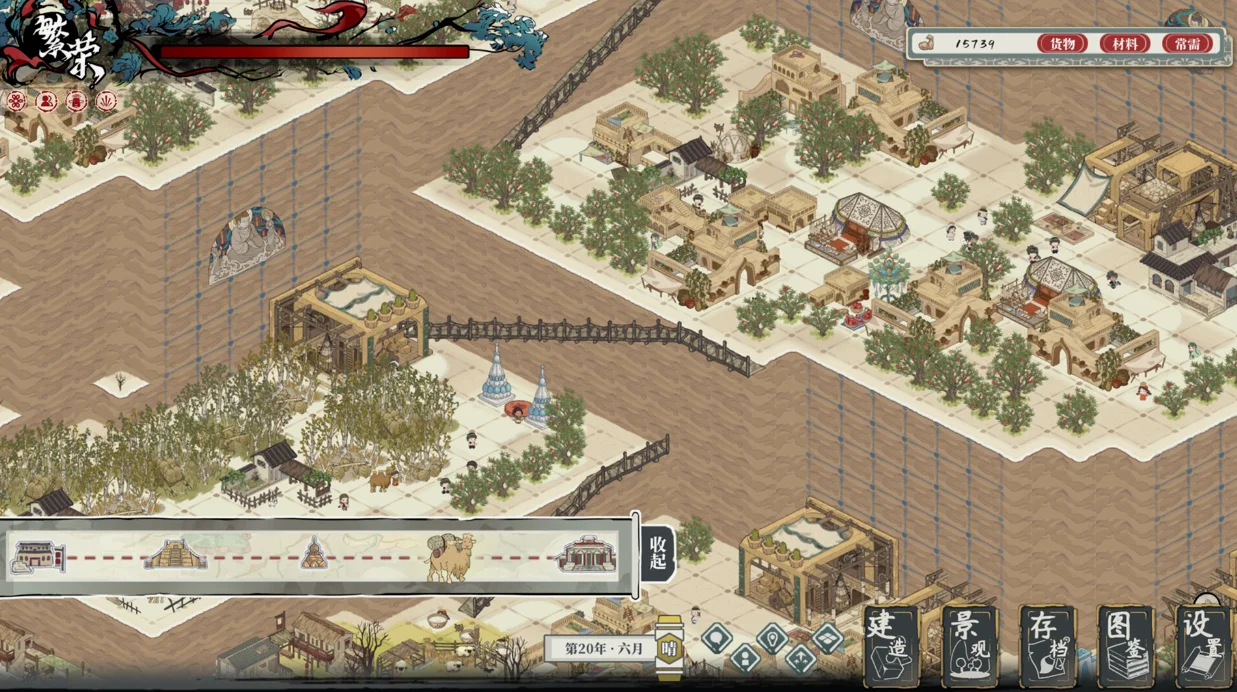Select the pyramid landmark on the route
This screenshot has width=1237, height=692.
point(176,554)
